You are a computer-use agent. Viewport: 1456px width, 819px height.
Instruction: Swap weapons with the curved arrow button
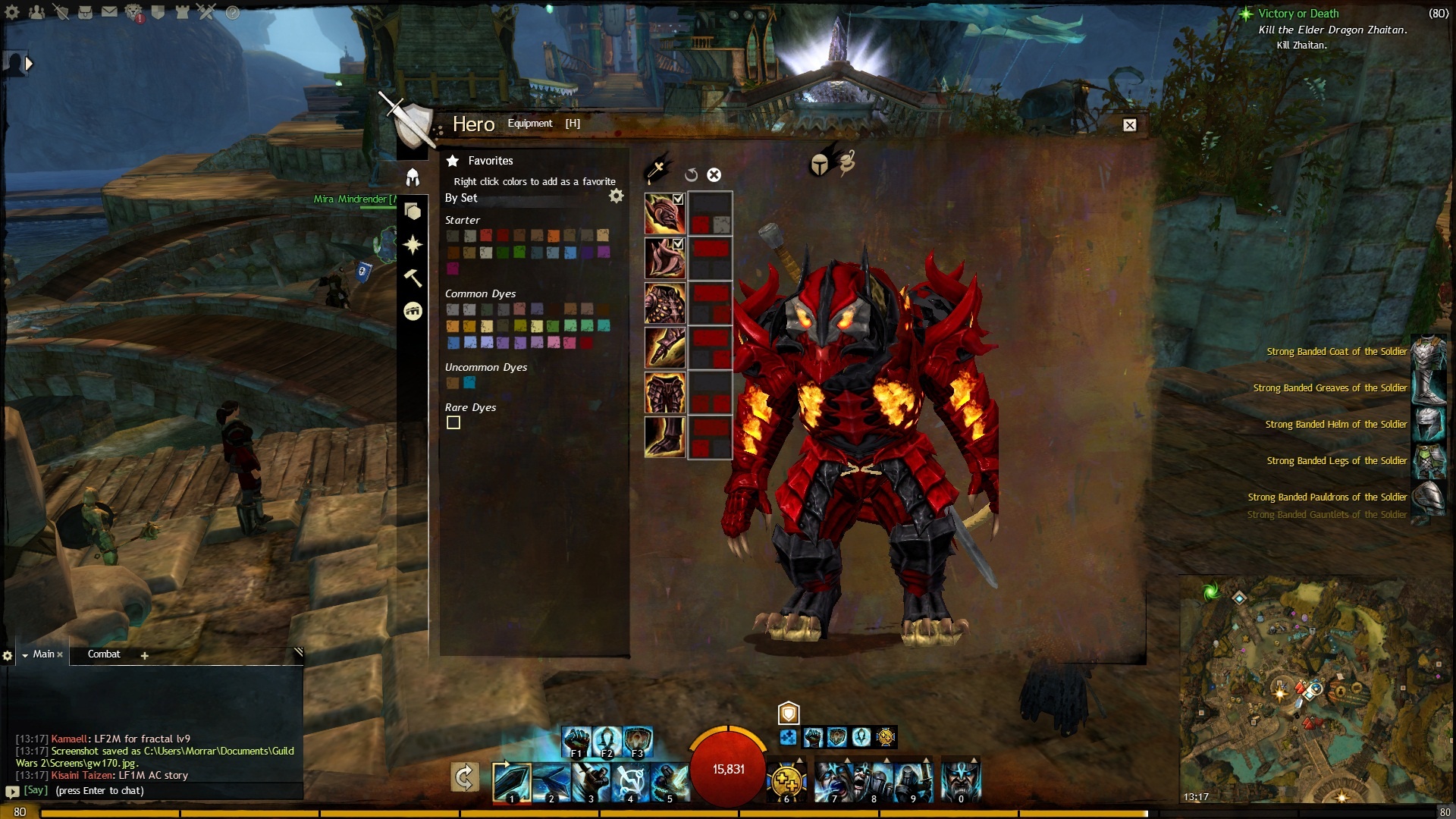[464, 777]
